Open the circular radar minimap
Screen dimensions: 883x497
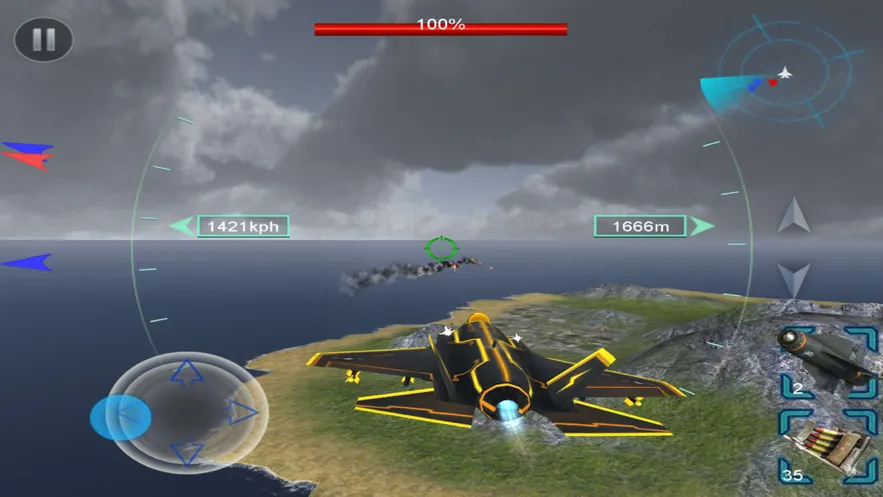coord(785,72)
